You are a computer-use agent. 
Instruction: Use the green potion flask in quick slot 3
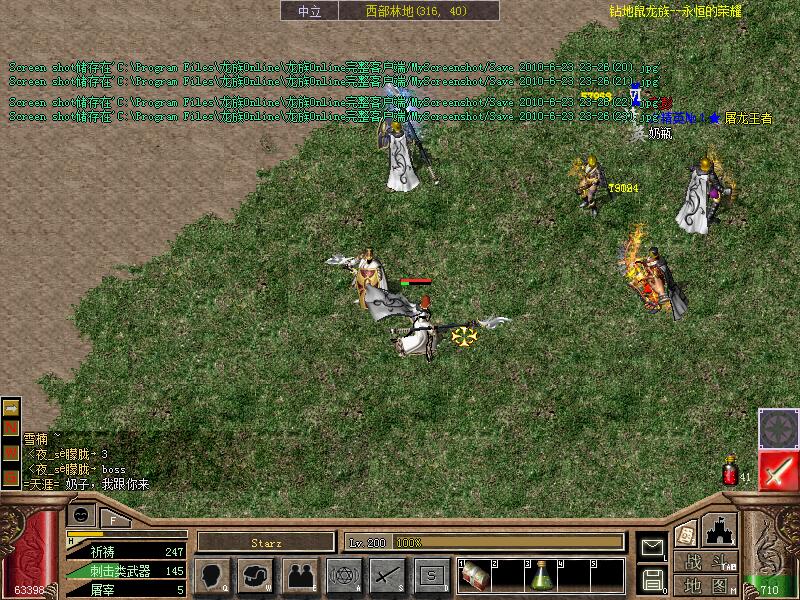[x=542, y=575]
